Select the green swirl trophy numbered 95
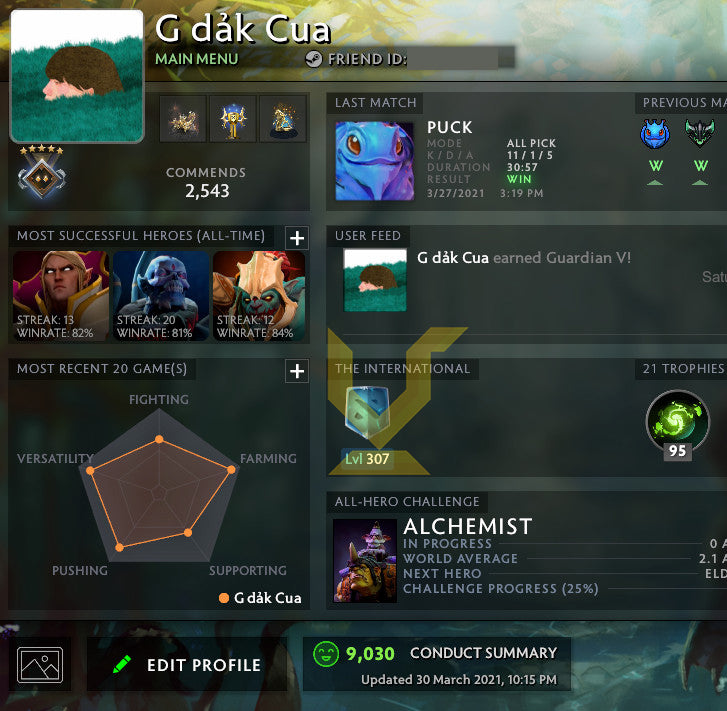The image size is (727, 711). [677, 420]
